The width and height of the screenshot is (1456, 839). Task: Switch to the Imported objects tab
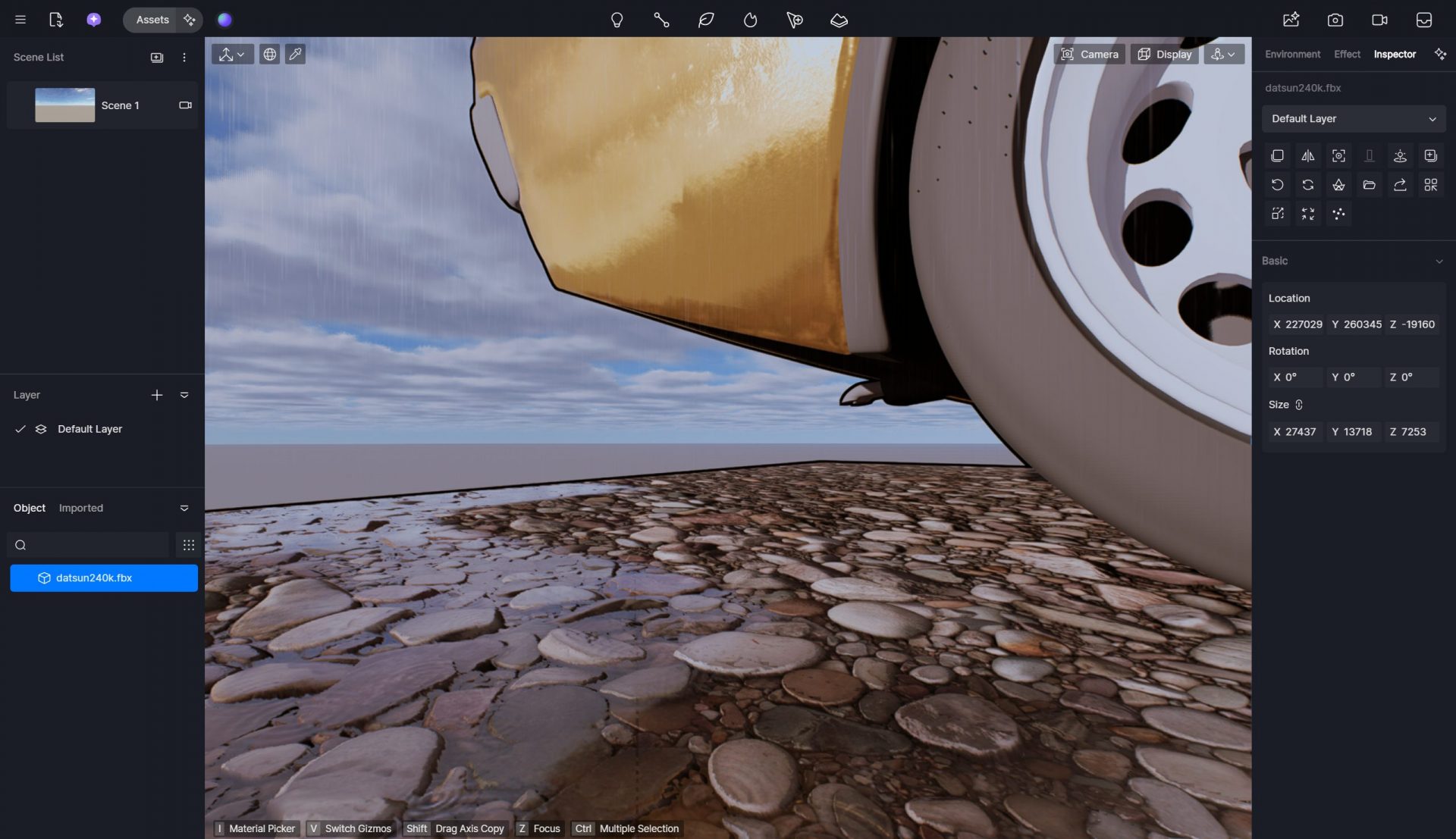point(81,508)
